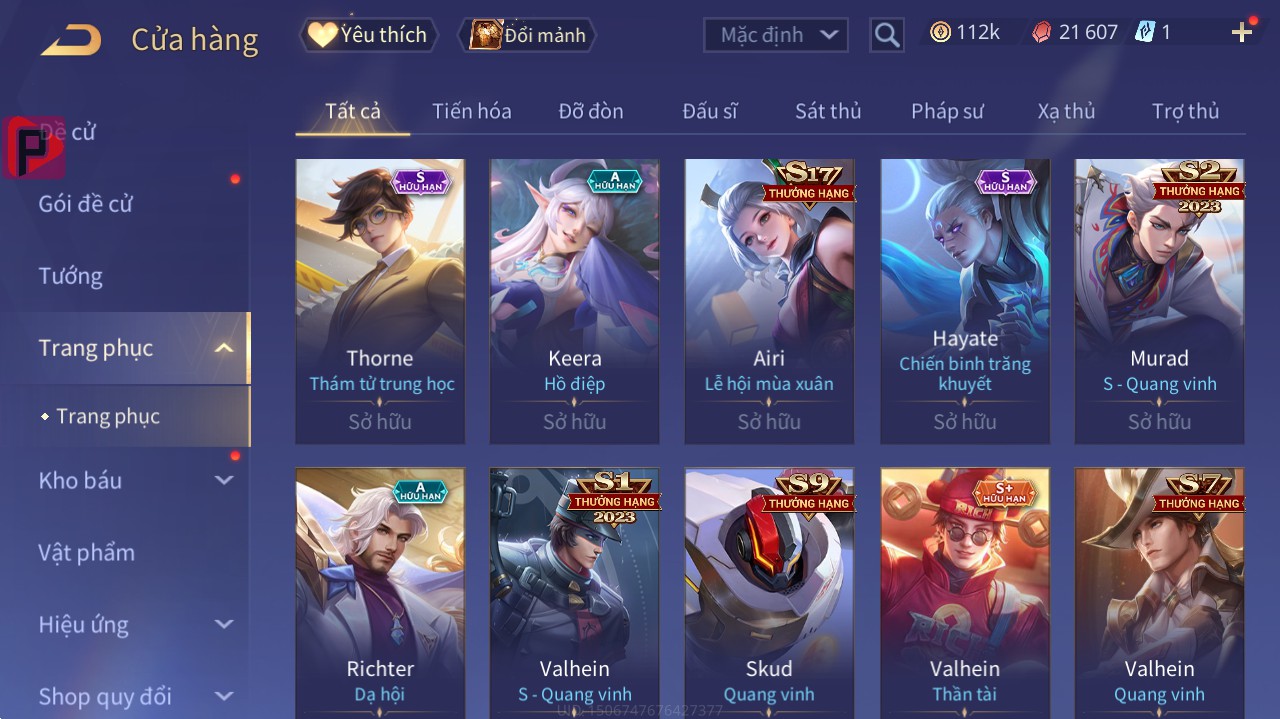Open the Trợ thủ tab
This screenshot has width=1280, height=719.
(1185, 111)
